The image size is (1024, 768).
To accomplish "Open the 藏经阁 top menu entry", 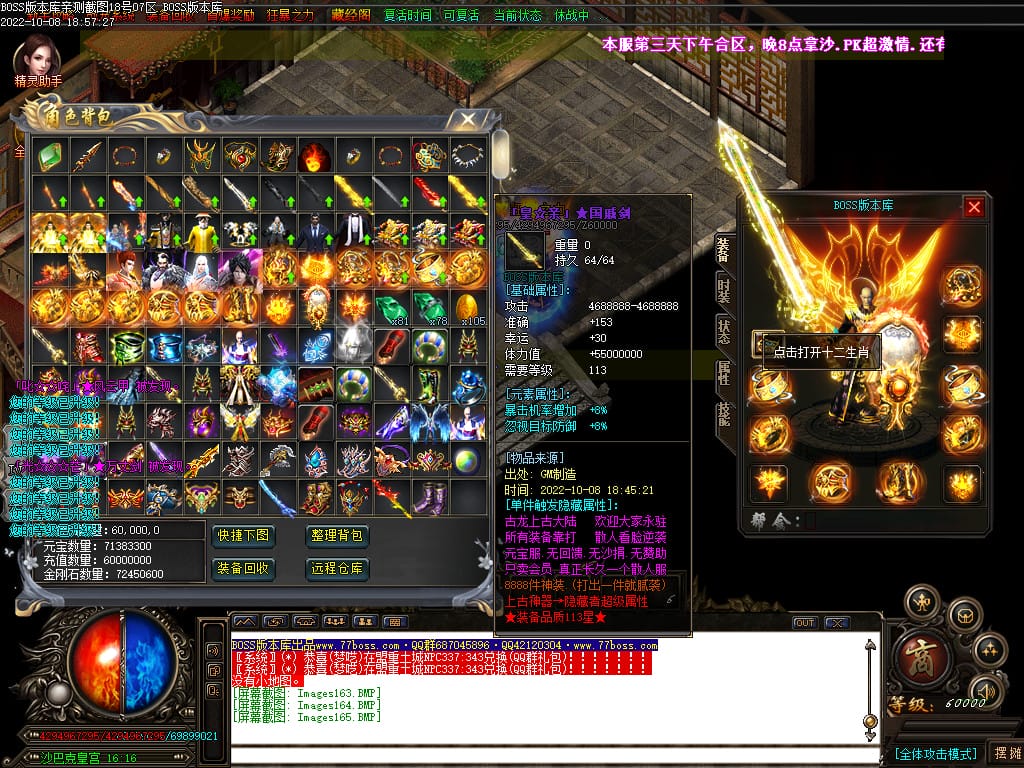I will [x=351, y=16].
